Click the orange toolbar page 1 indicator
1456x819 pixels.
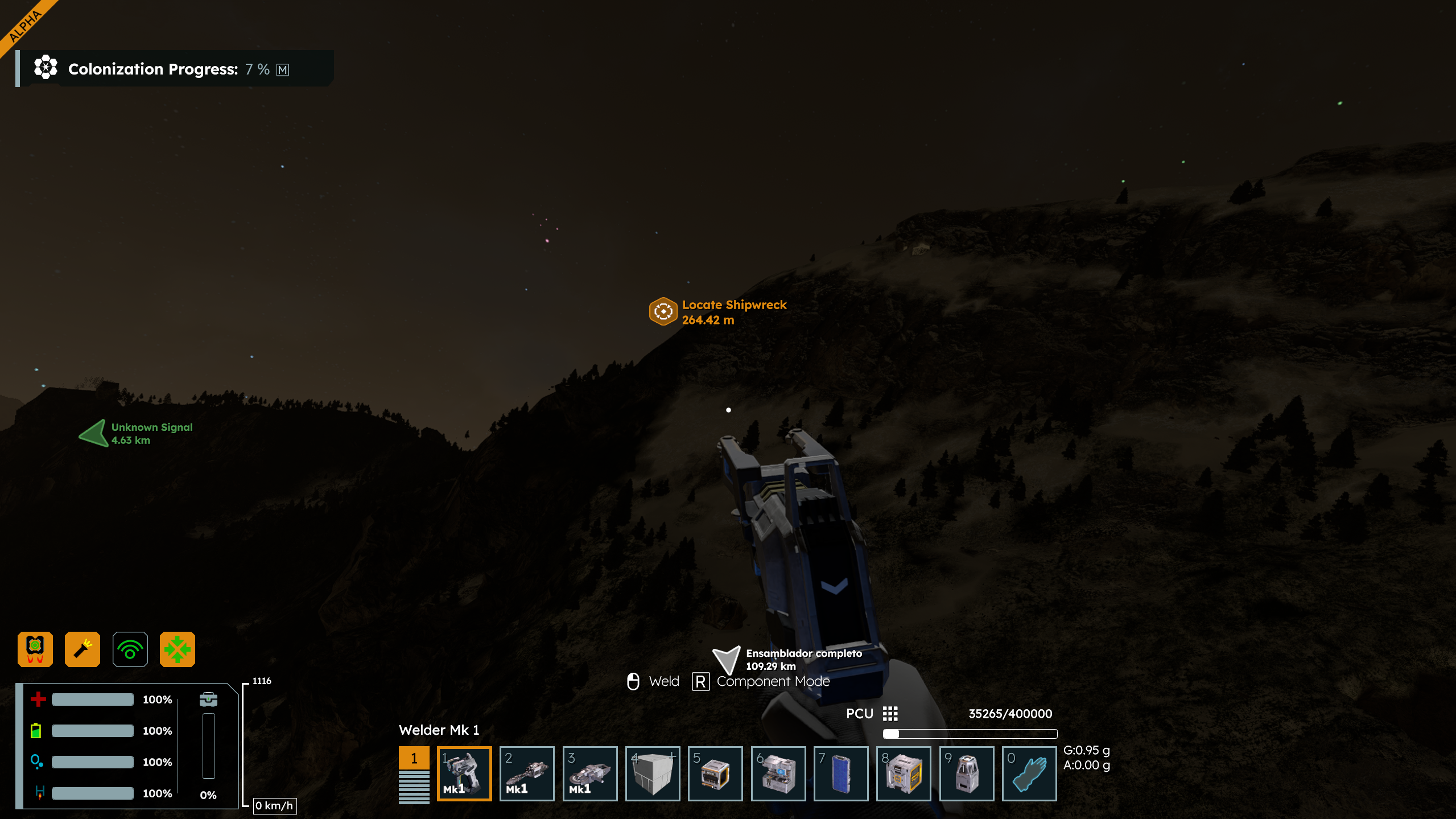[x=414, y=758]
